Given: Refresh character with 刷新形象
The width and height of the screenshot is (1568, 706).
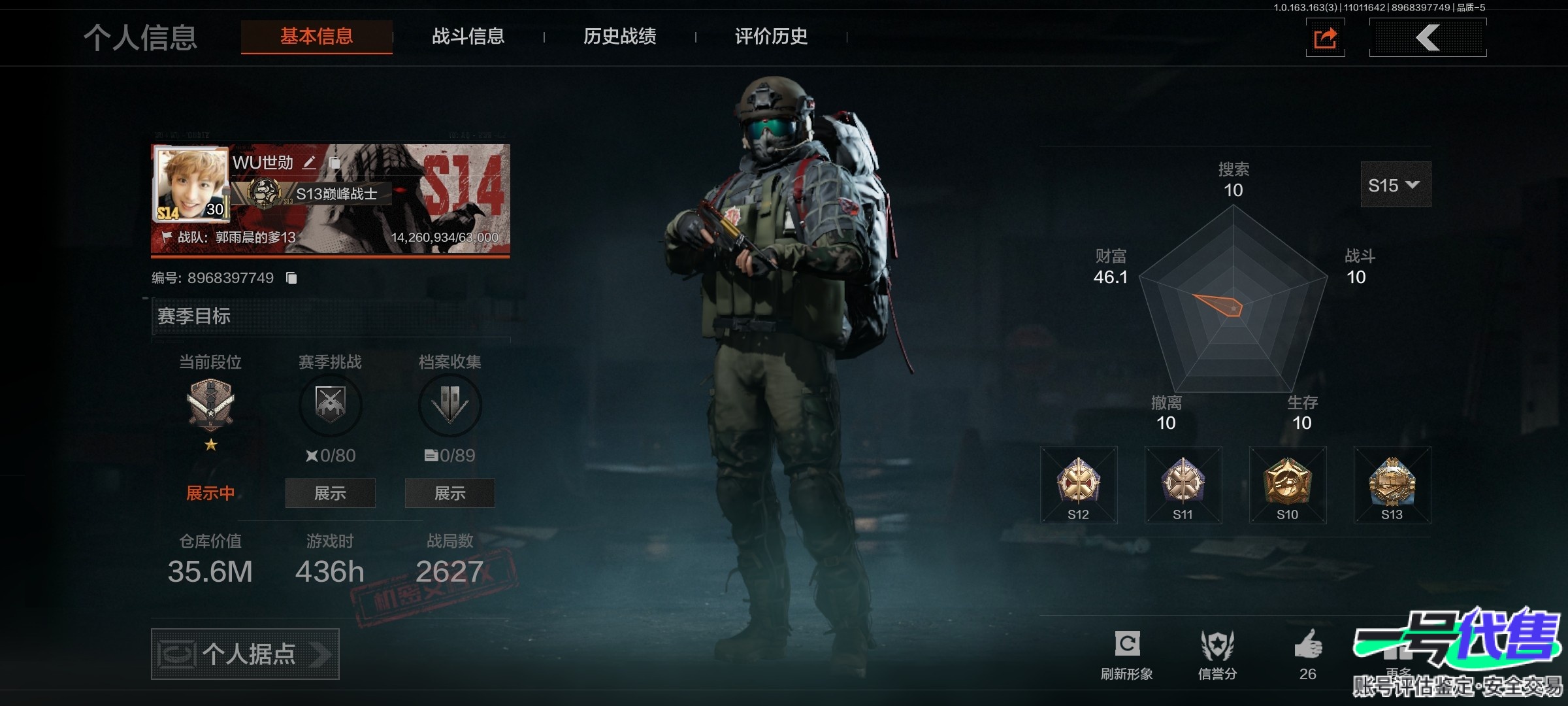Looking at the screenshot, I should tap(1127, 654).
